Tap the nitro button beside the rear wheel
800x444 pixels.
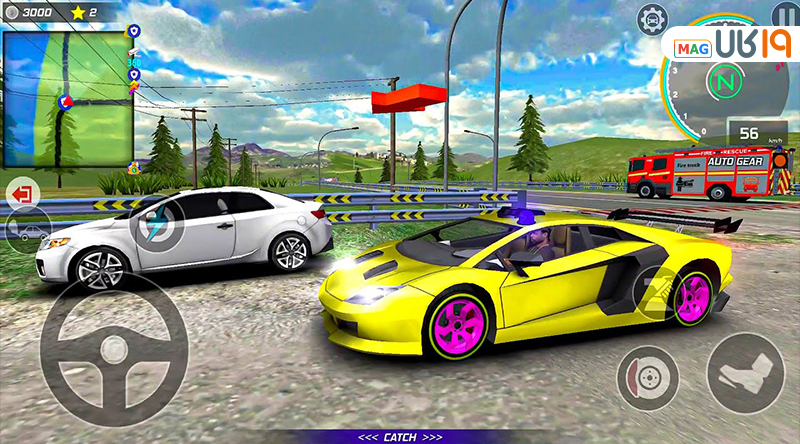point(656,292)
